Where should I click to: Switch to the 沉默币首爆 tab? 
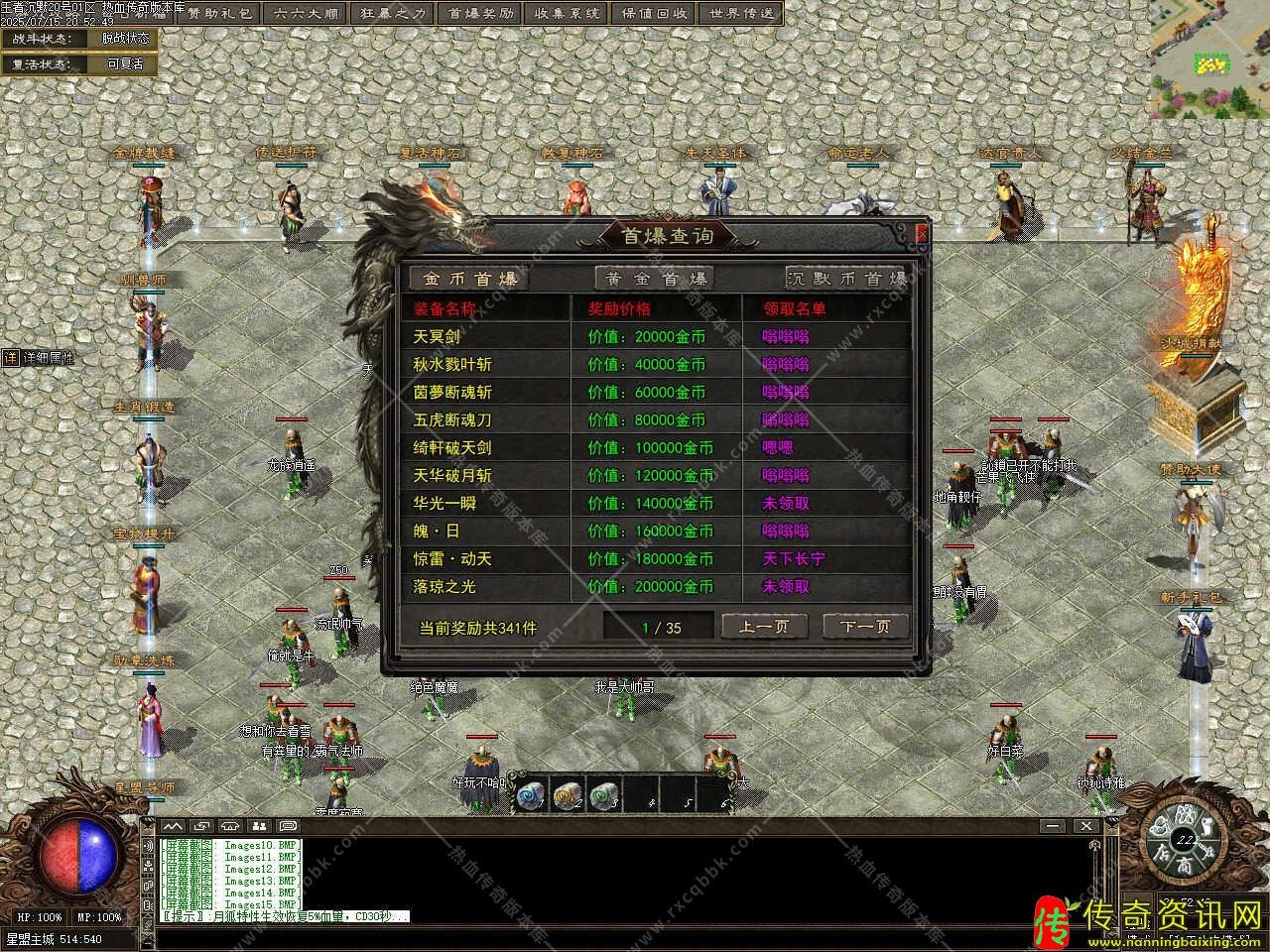point(846,279)
